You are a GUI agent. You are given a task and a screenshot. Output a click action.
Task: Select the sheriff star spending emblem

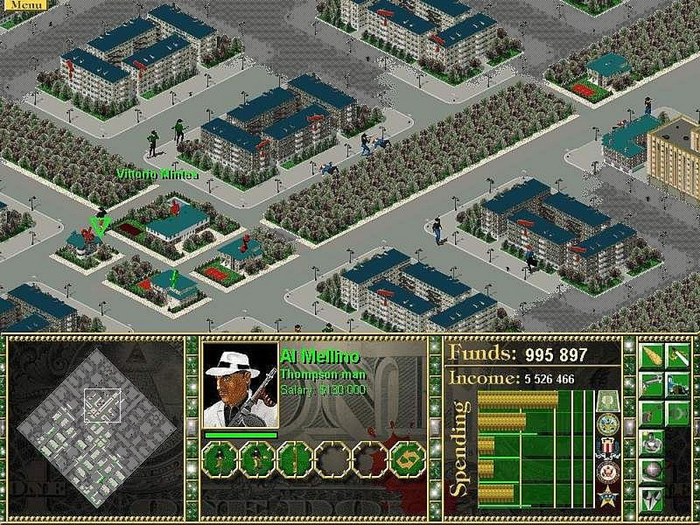pos(608,496)
